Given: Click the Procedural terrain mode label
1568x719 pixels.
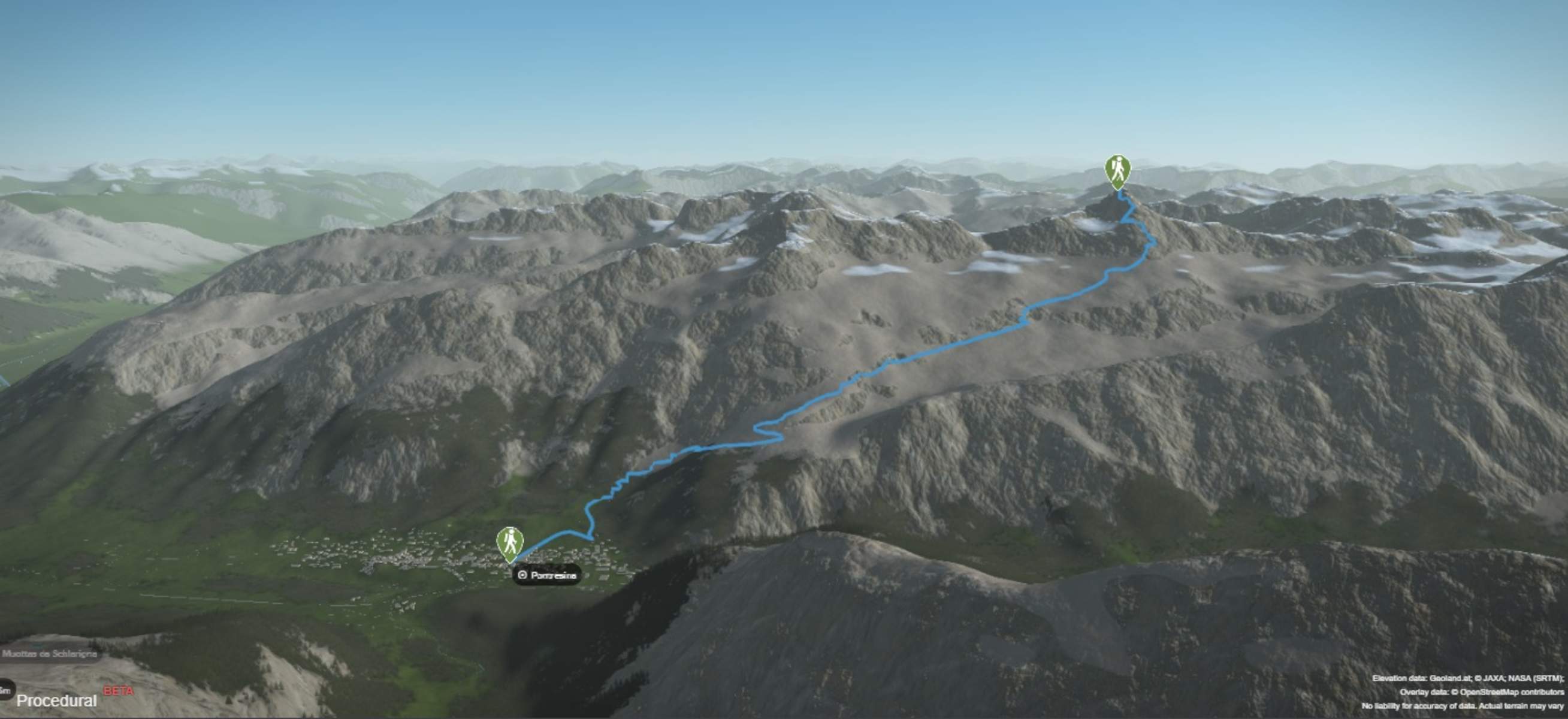Looking at the screenshot, I should 56,701.
